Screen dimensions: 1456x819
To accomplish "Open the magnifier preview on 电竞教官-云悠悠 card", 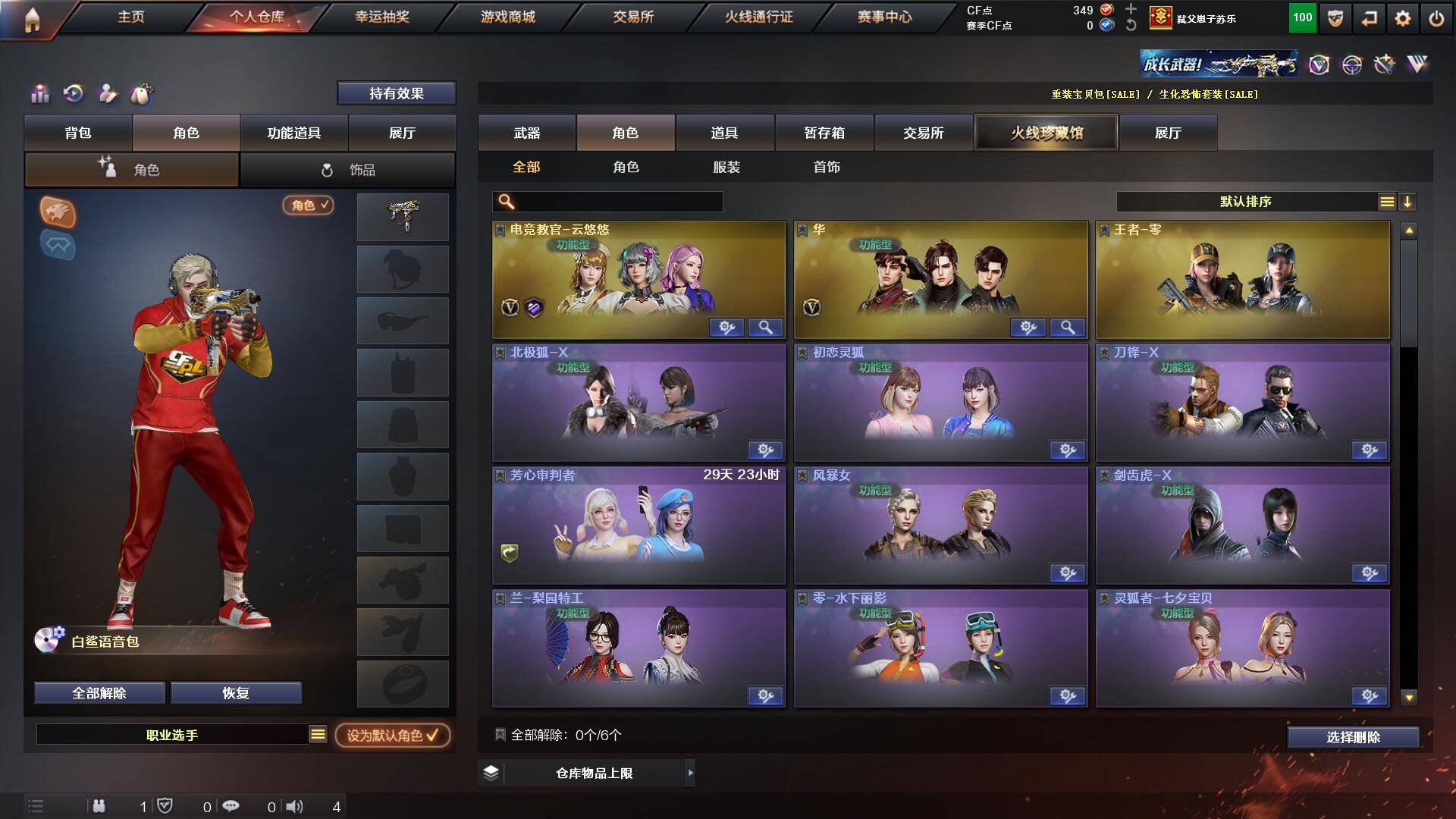I will coord(766,328).
